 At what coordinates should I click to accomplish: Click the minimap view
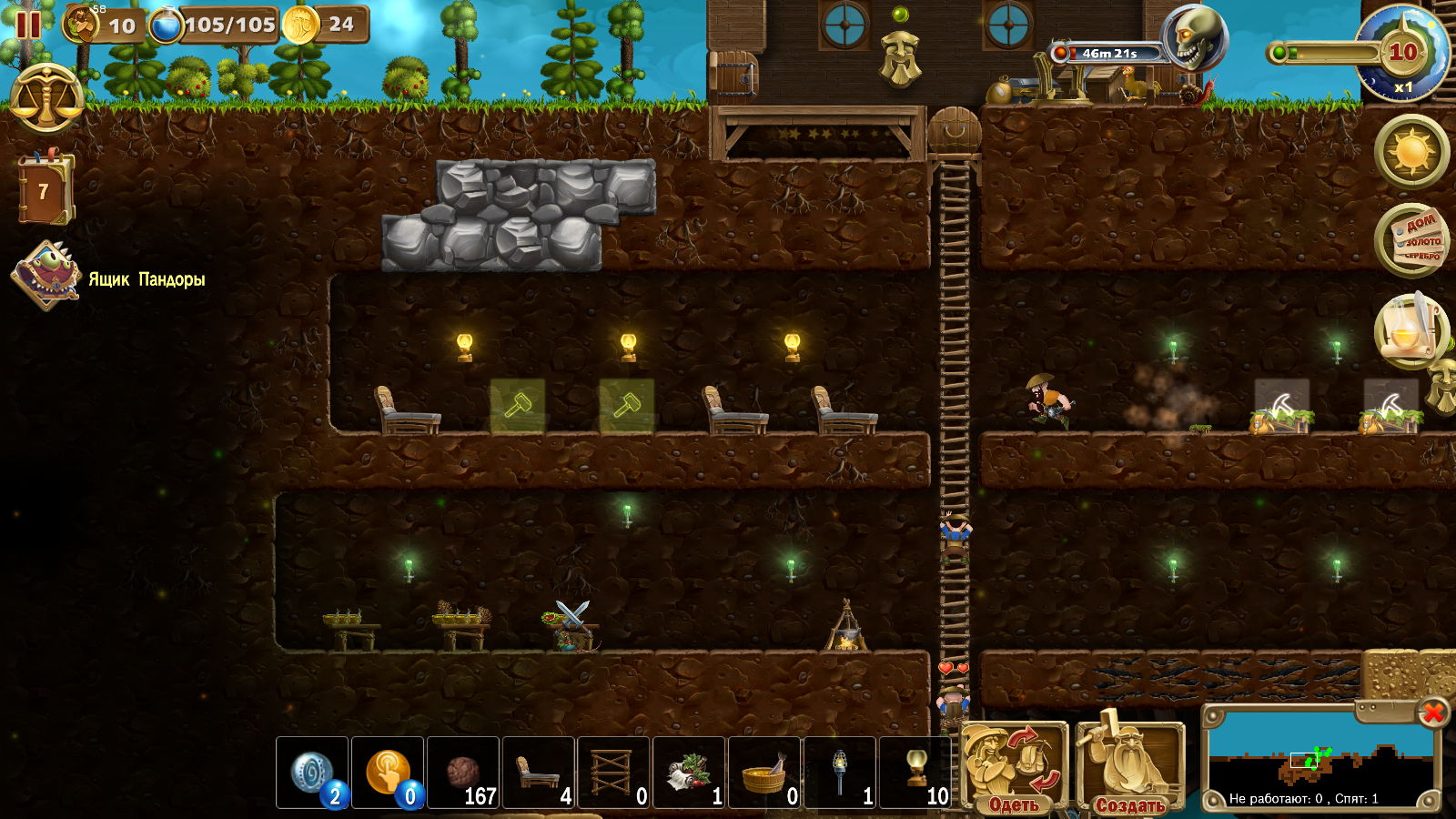1319,759
